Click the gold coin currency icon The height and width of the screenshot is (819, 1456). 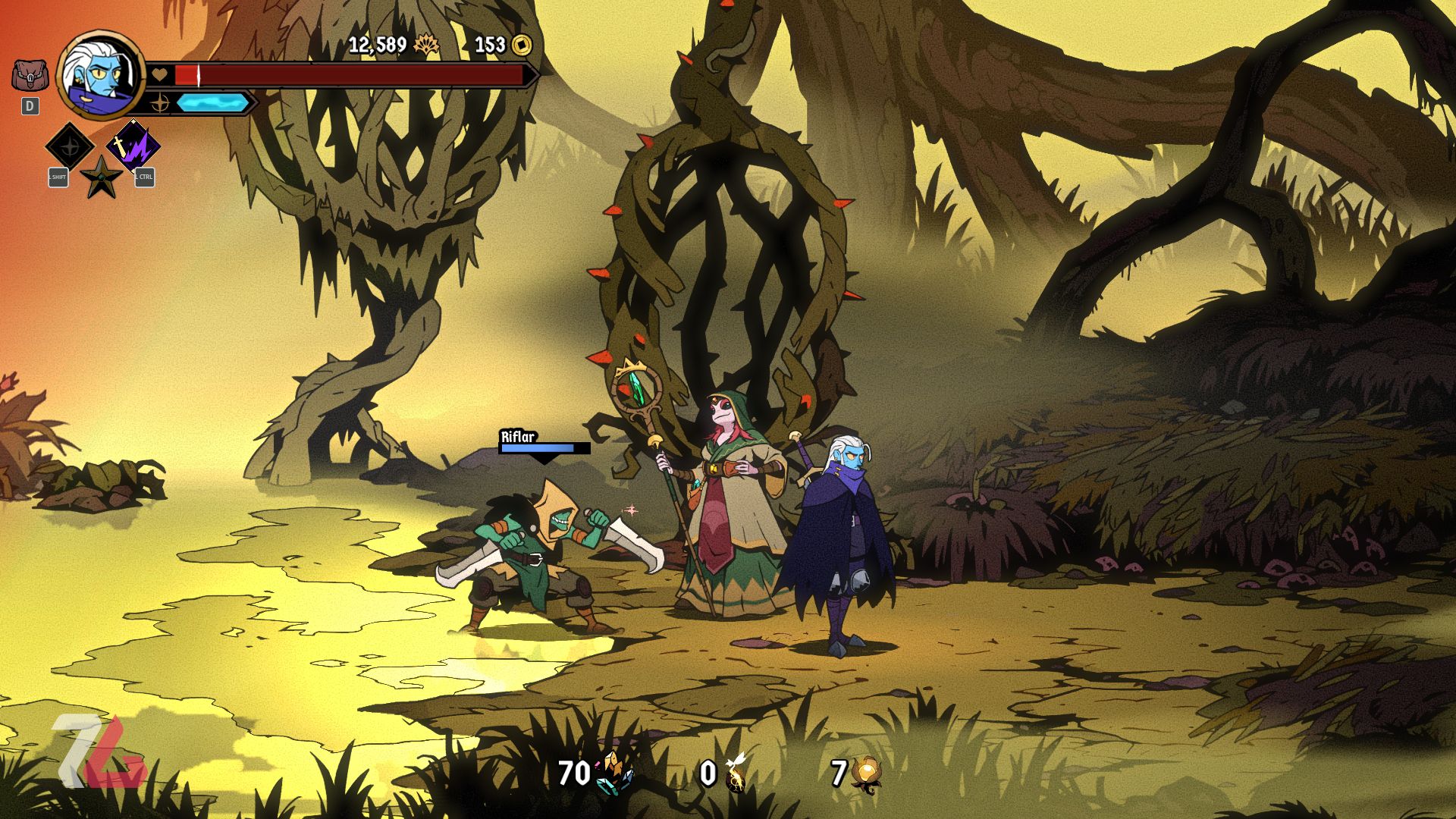tap(522, 45)
